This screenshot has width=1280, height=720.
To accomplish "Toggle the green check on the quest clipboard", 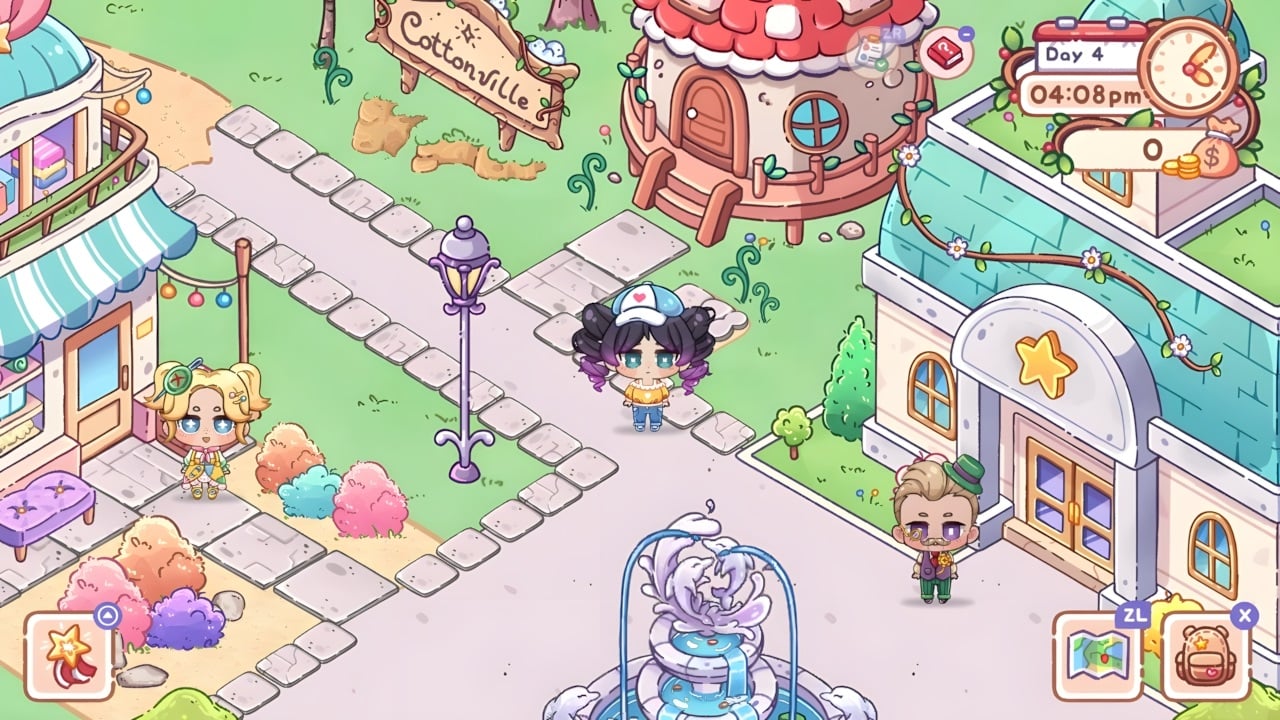I will [881, 64].
